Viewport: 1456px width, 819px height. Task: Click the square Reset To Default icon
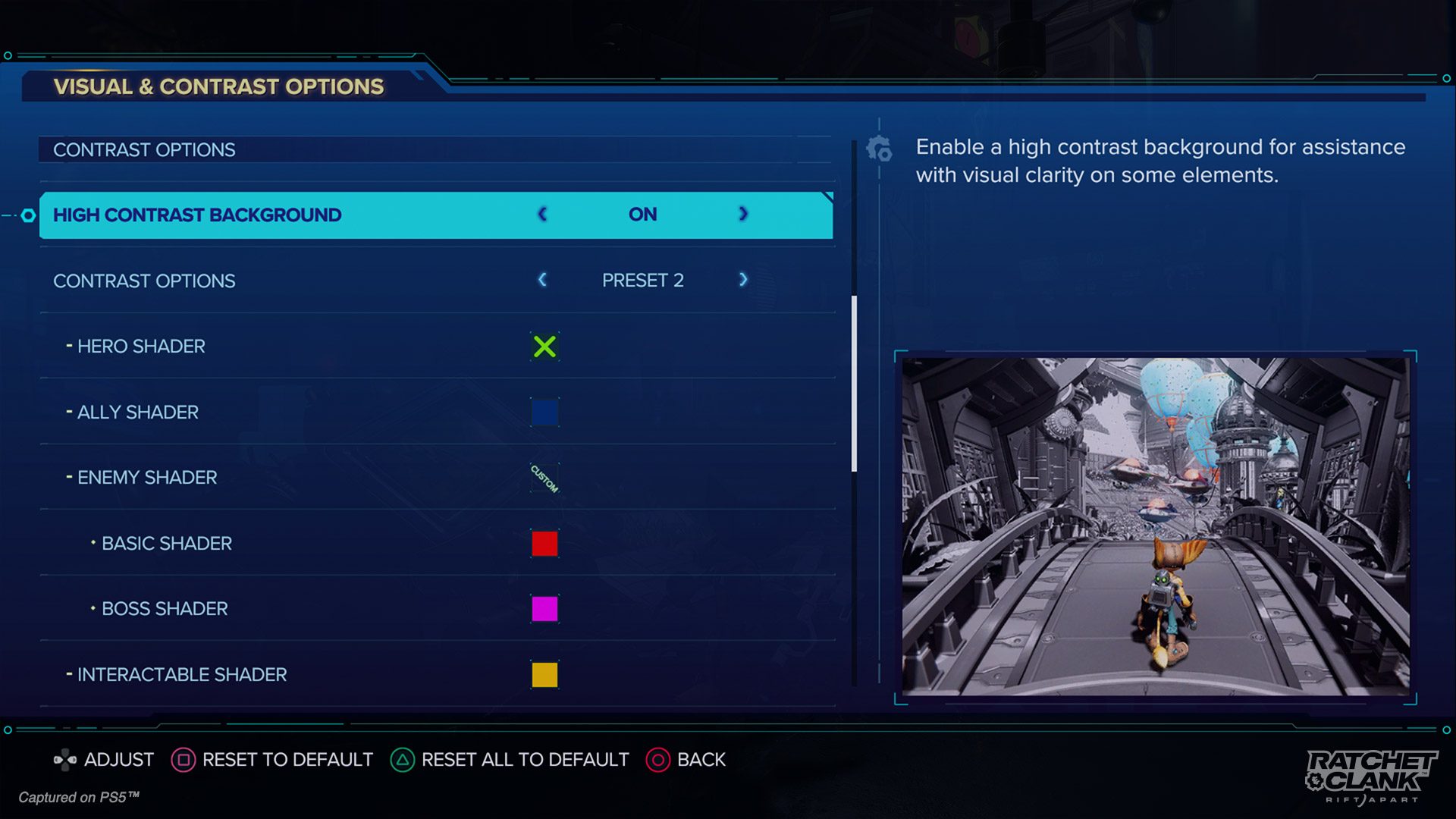point(184,760)
